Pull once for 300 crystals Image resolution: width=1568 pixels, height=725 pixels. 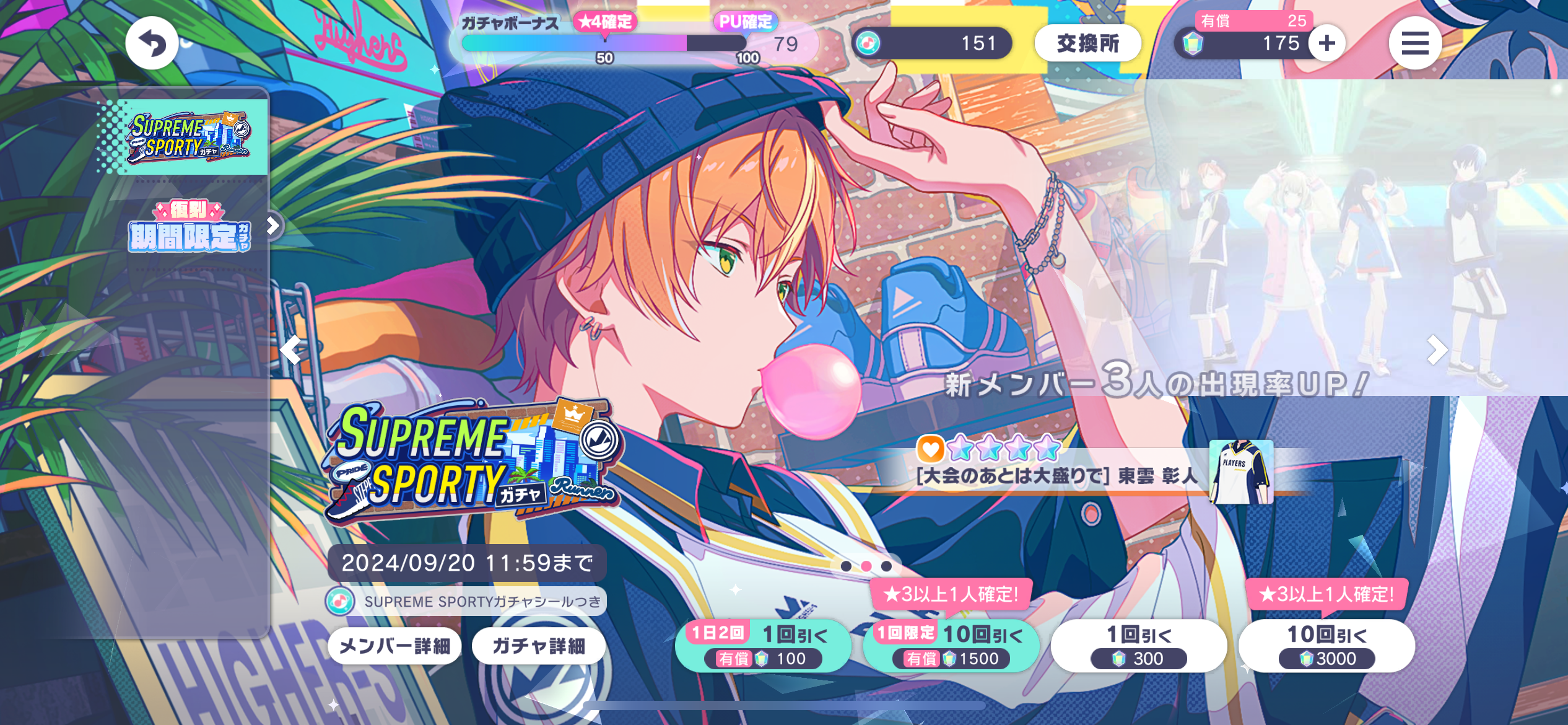[1138, 646]
